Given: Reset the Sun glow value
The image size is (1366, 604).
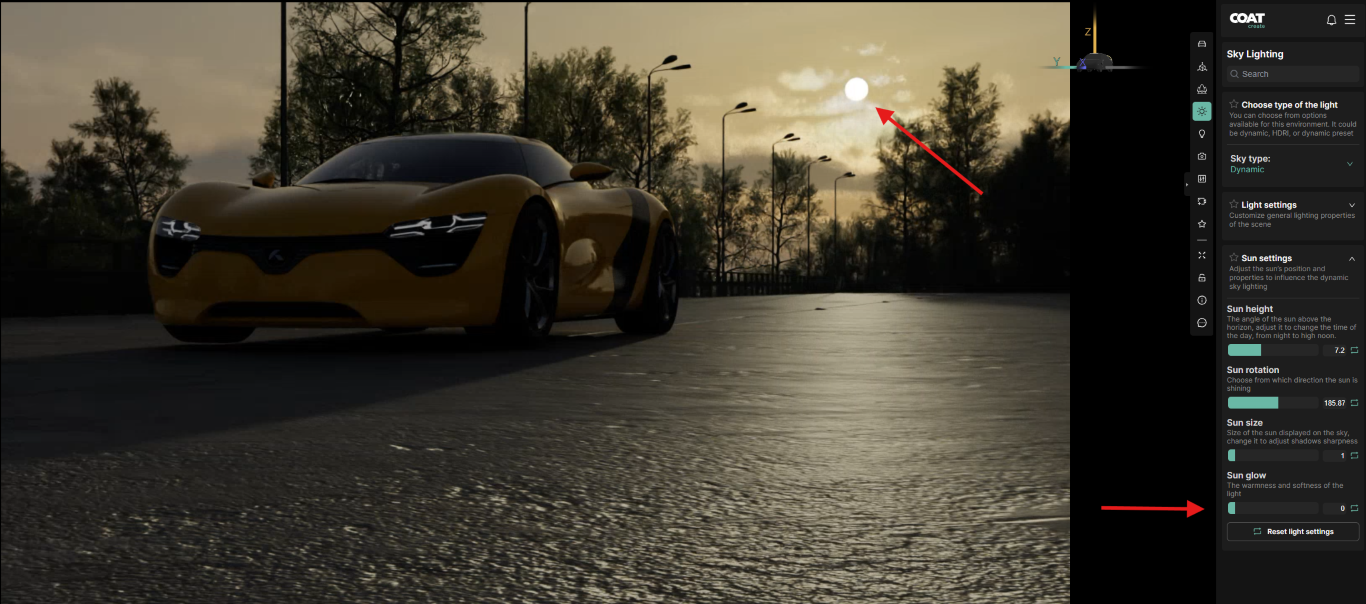Looking at the screenshot, I should pyautogui.click(x=1355, y=509).
